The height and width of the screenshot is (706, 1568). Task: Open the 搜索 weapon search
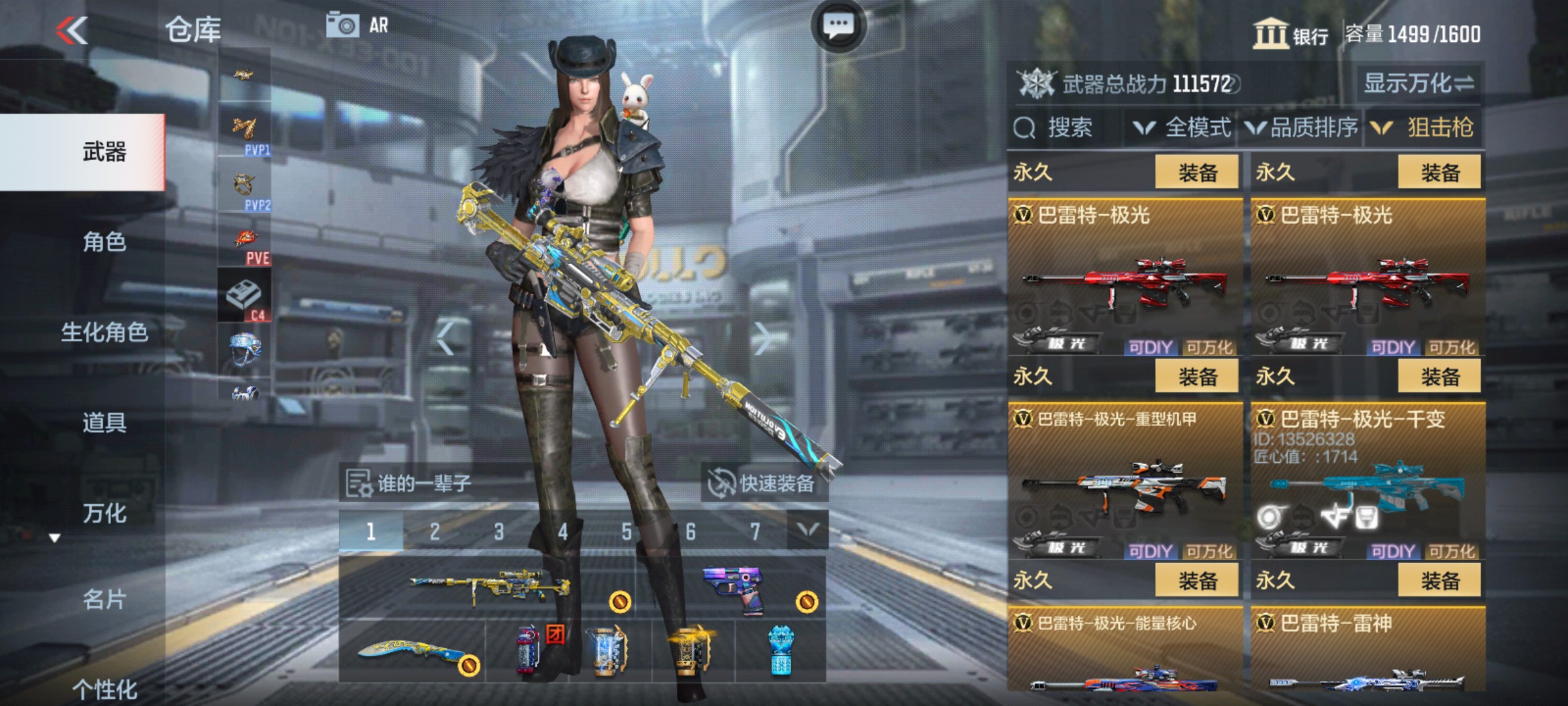1056,128
